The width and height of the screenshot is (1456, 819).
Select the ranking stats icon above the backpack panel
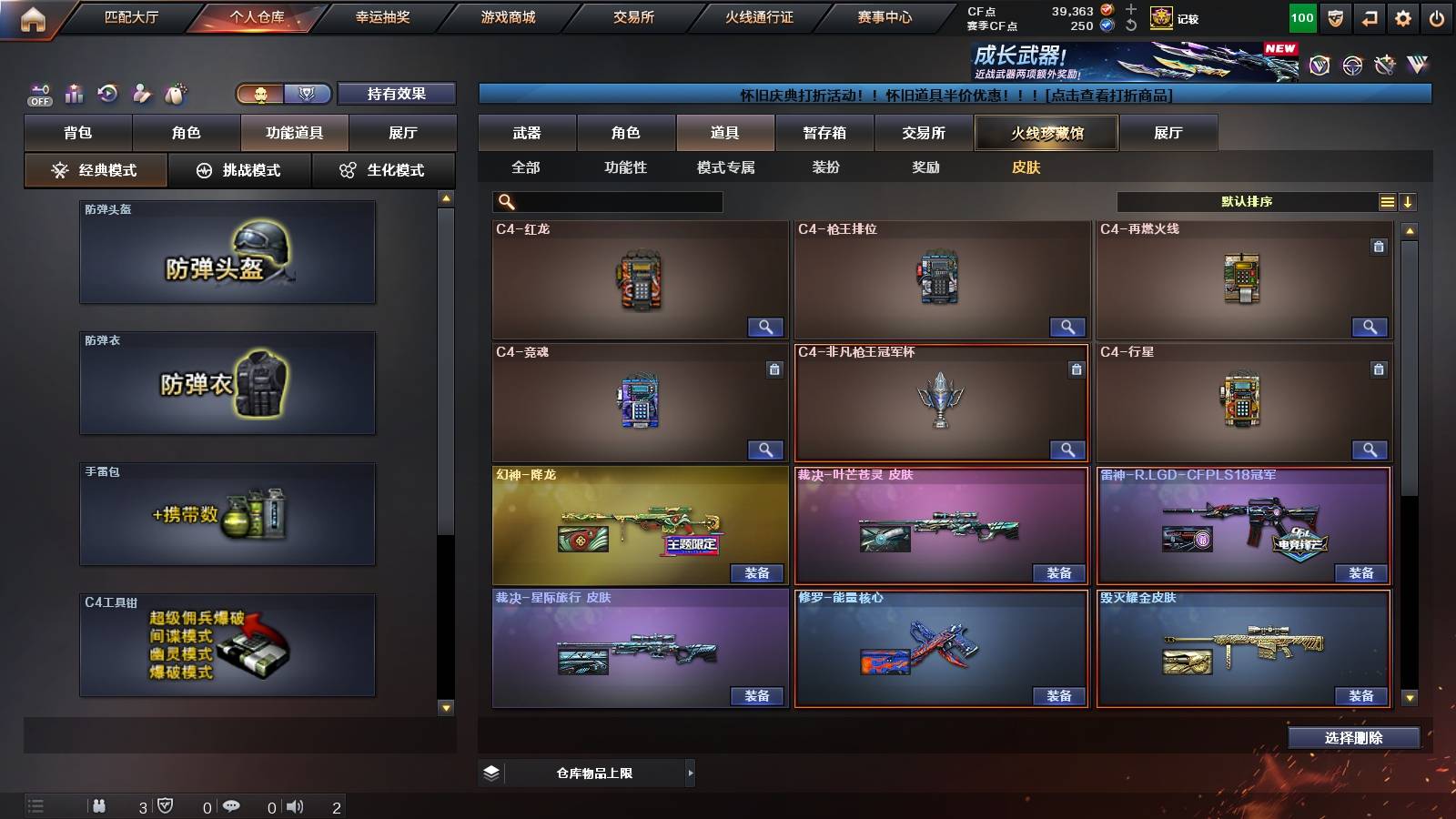pyautogui.click(x=75, y=93)
